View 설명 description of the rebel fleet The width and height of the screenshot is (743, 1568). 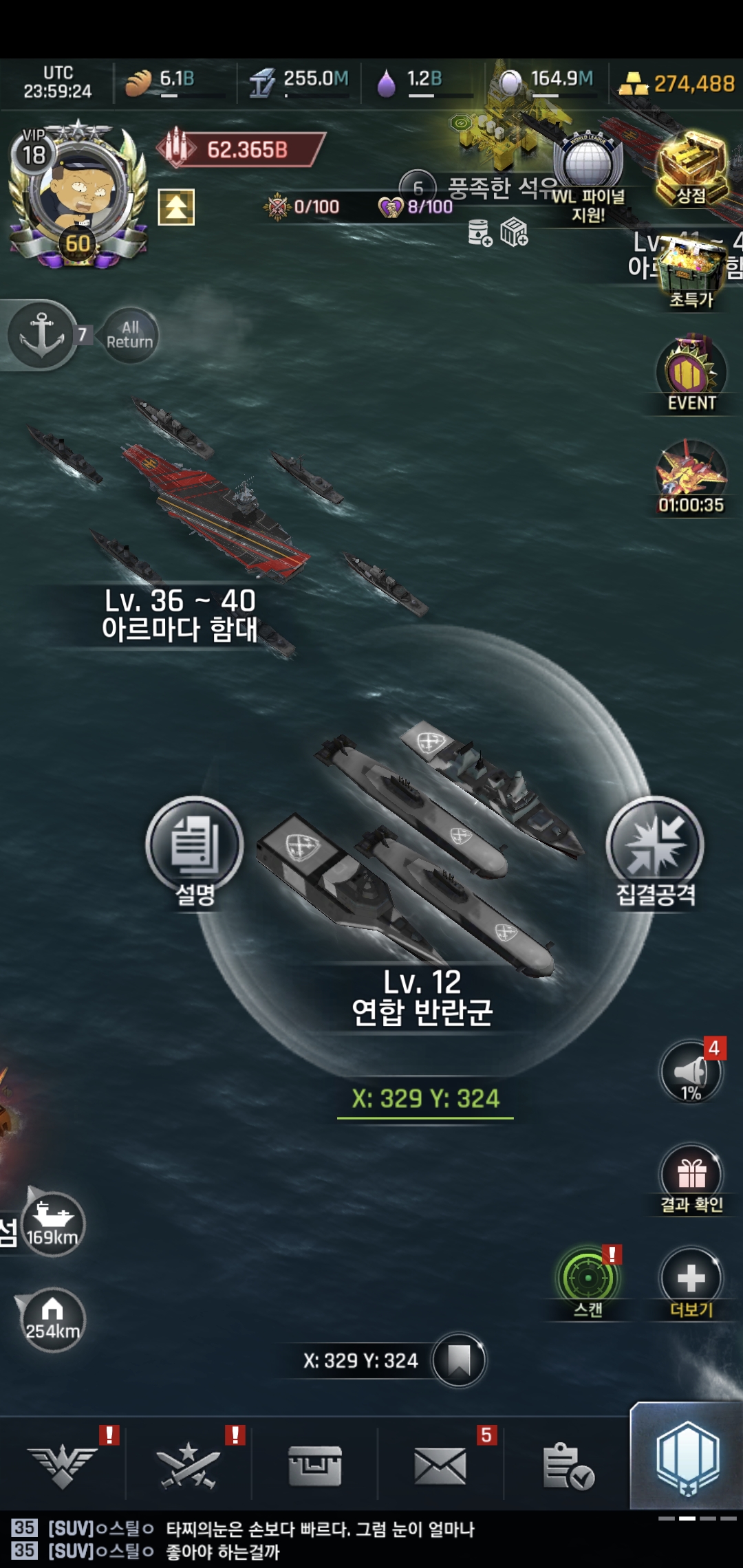pyautogui.click(x=195, y=851)
